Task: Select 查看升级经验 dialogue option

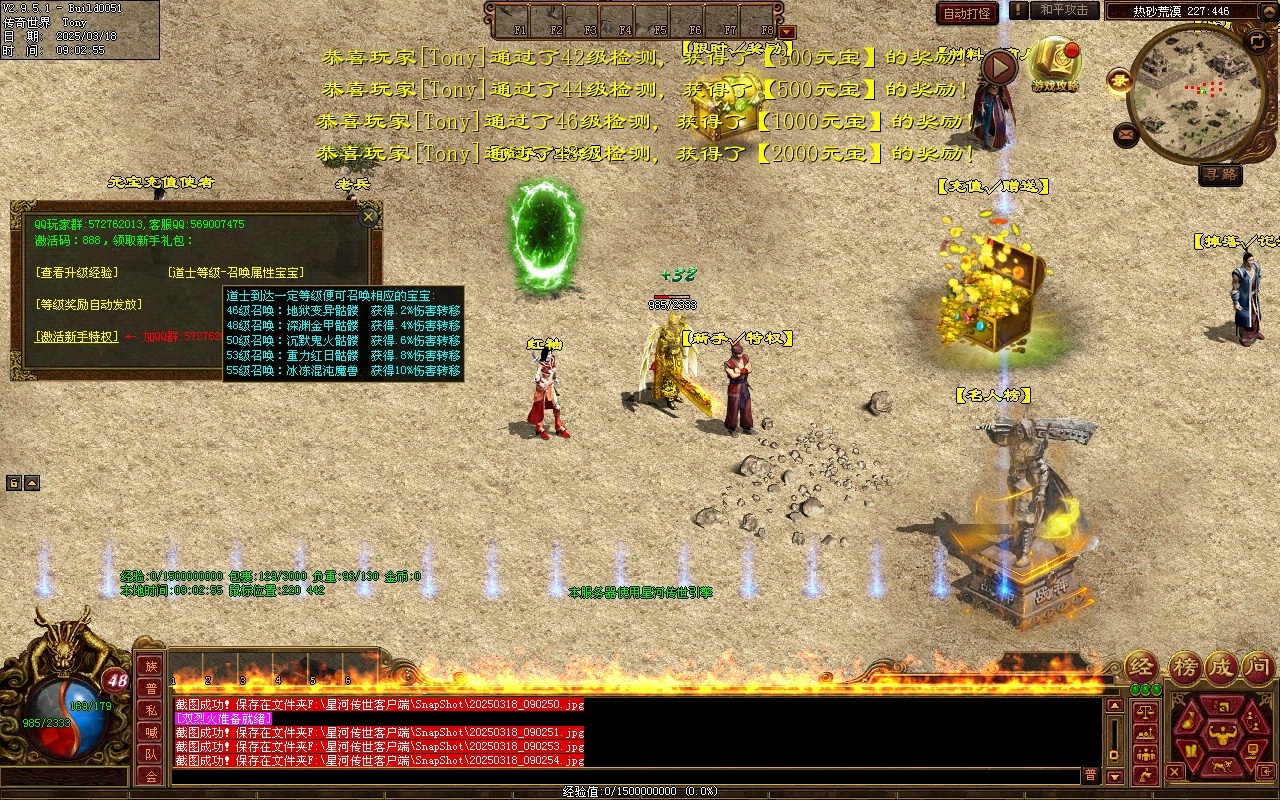Action: pyautogui.click(x=76, y=272)
